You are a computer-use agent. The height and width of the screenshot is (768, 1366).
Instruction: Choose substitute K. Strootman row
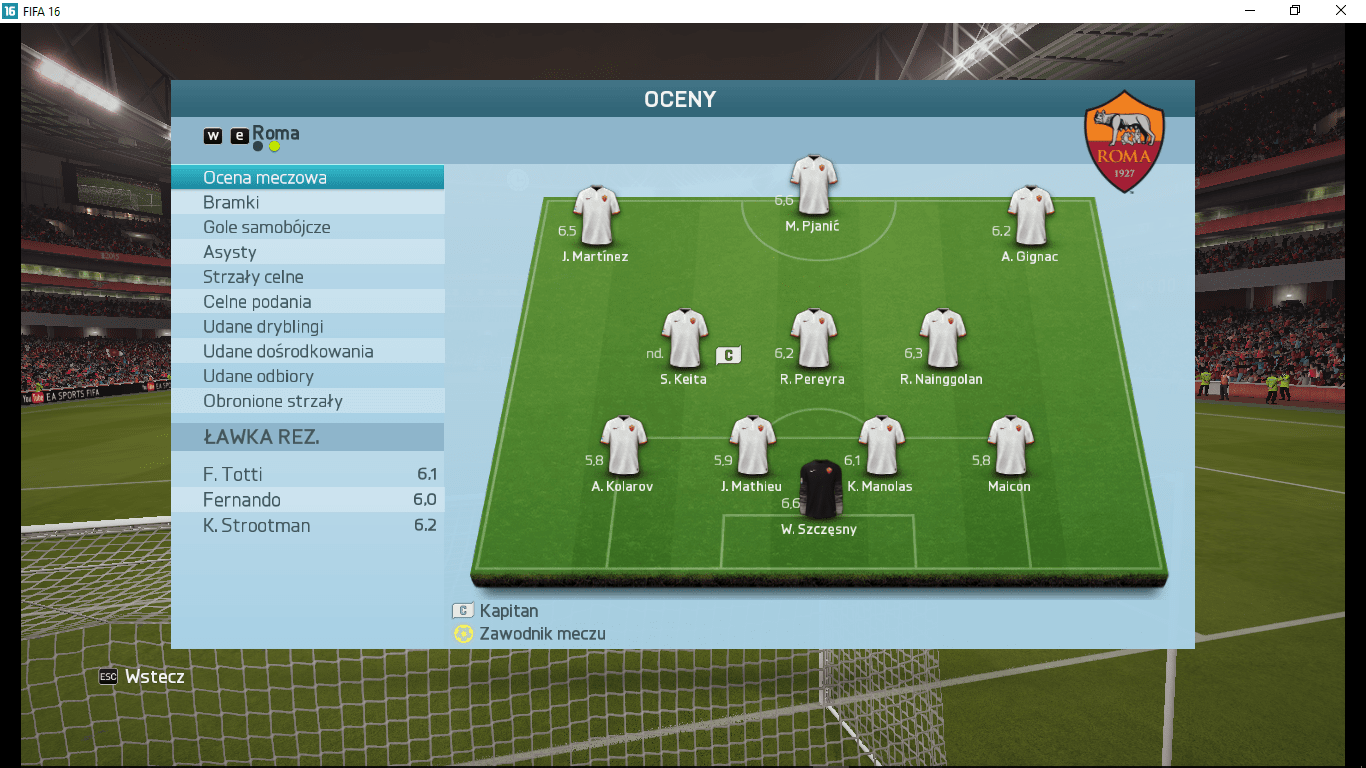point(307,525)
